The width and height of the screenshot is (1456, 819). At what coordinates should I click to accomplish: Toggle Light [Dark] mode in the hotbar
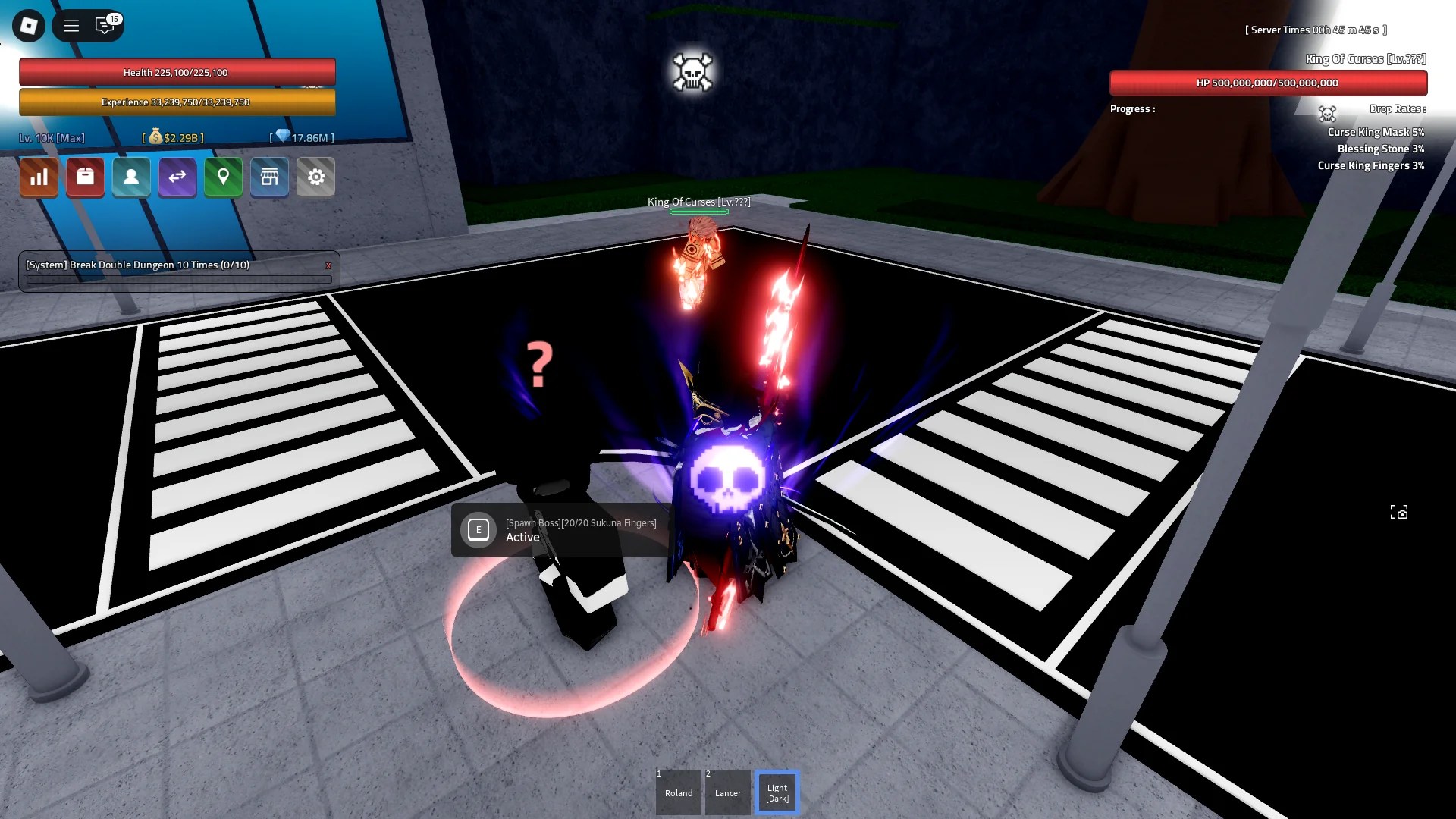(x=777, y=792)
